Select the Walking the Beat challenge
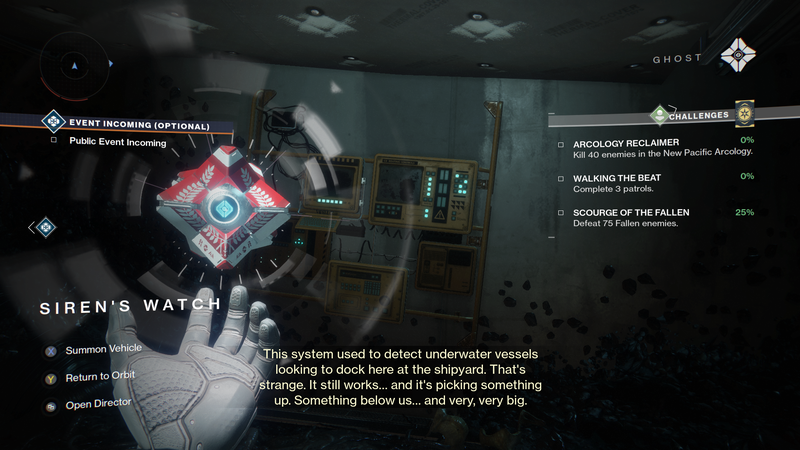This screenshot has width=800, height=450. click(616, 178)
